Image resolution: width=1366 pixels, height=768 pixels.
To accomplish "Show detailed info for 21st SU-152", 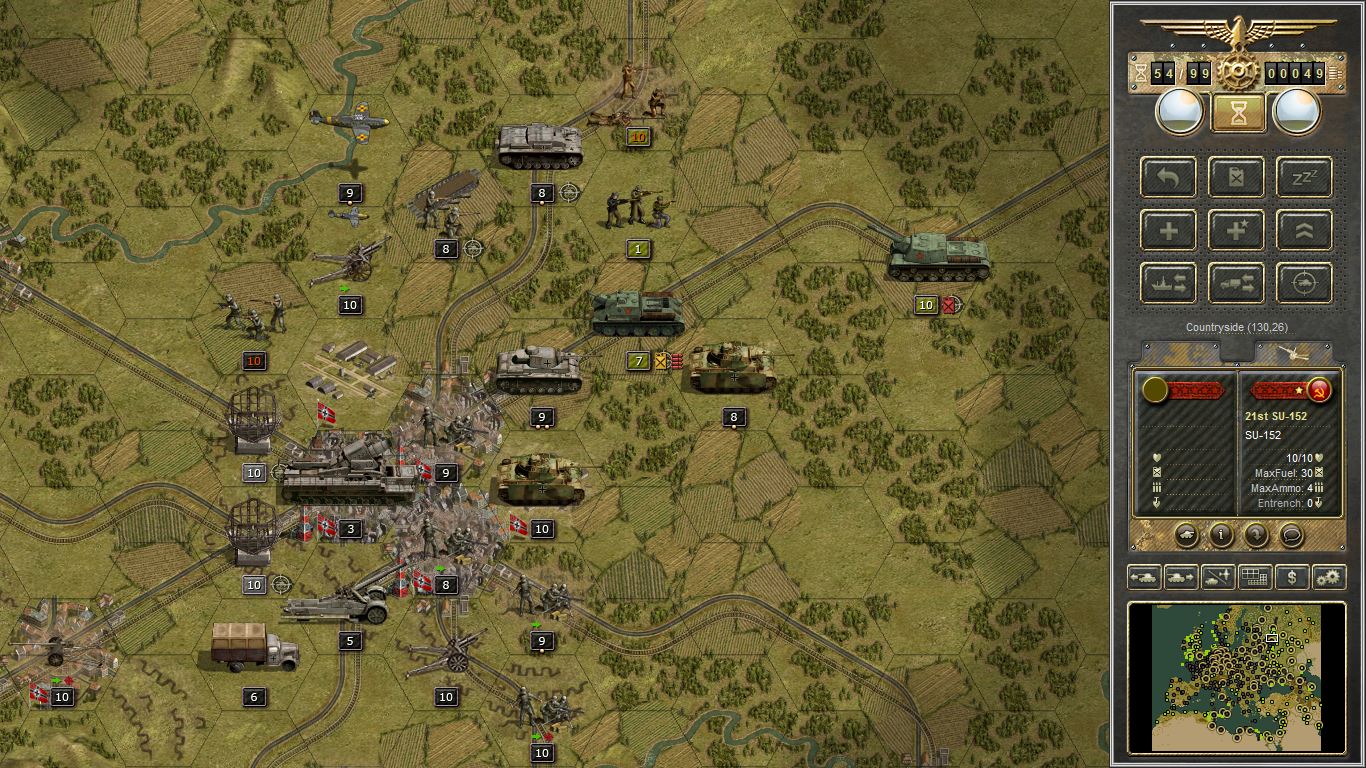I will click(1221, 535).
